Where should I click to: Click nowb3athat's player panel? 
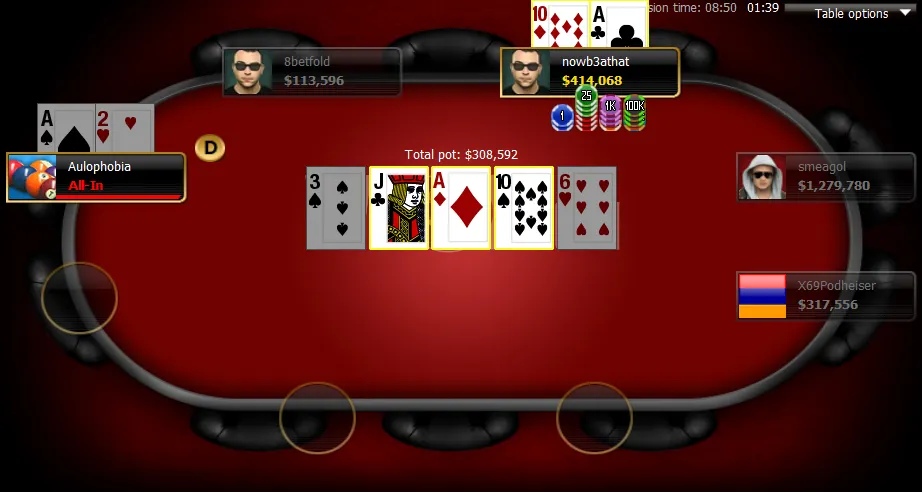point(590,72)
